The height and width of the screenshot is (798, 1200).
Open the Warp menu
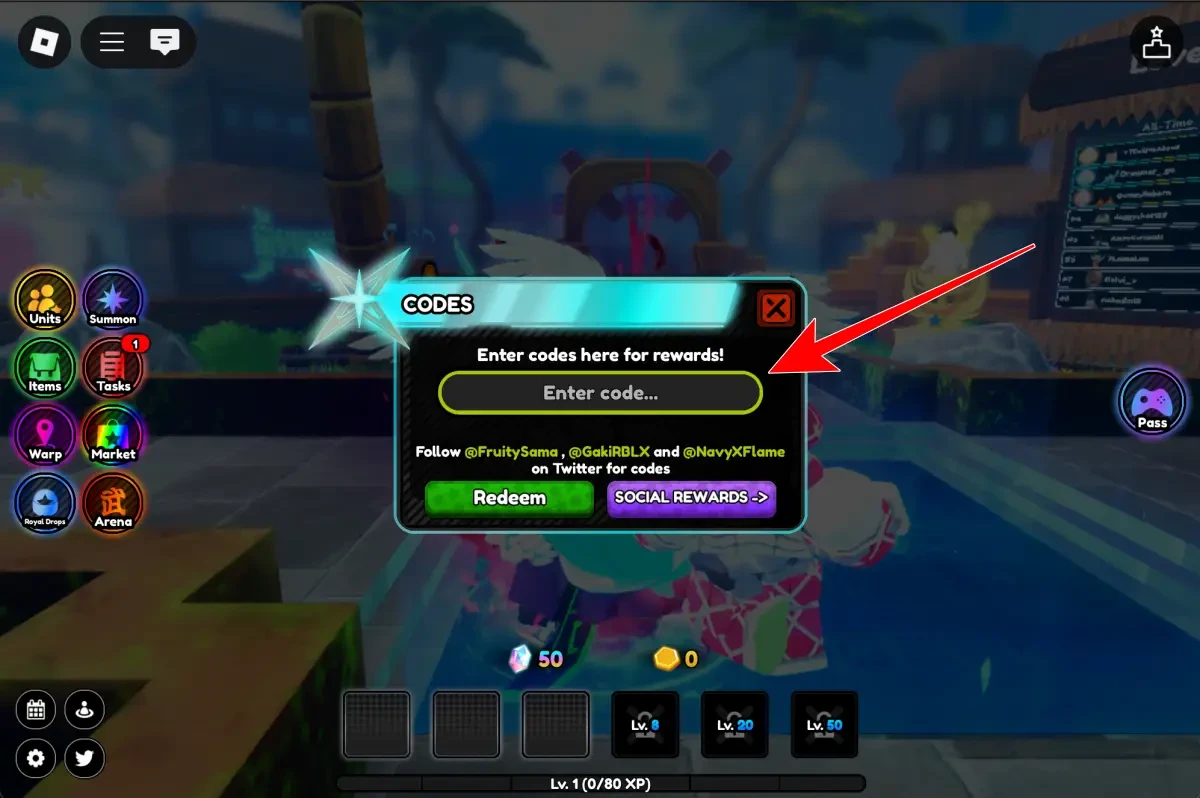45,436
